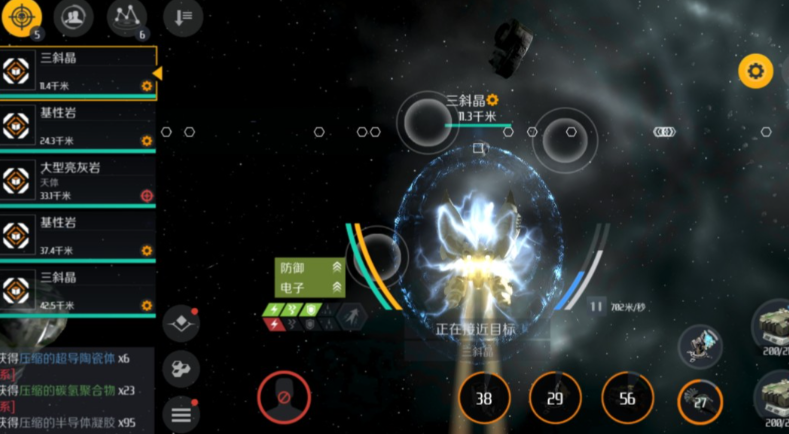Activate the module showing 56
This screenshot has height=434, width=789.
tap(627, 398)
